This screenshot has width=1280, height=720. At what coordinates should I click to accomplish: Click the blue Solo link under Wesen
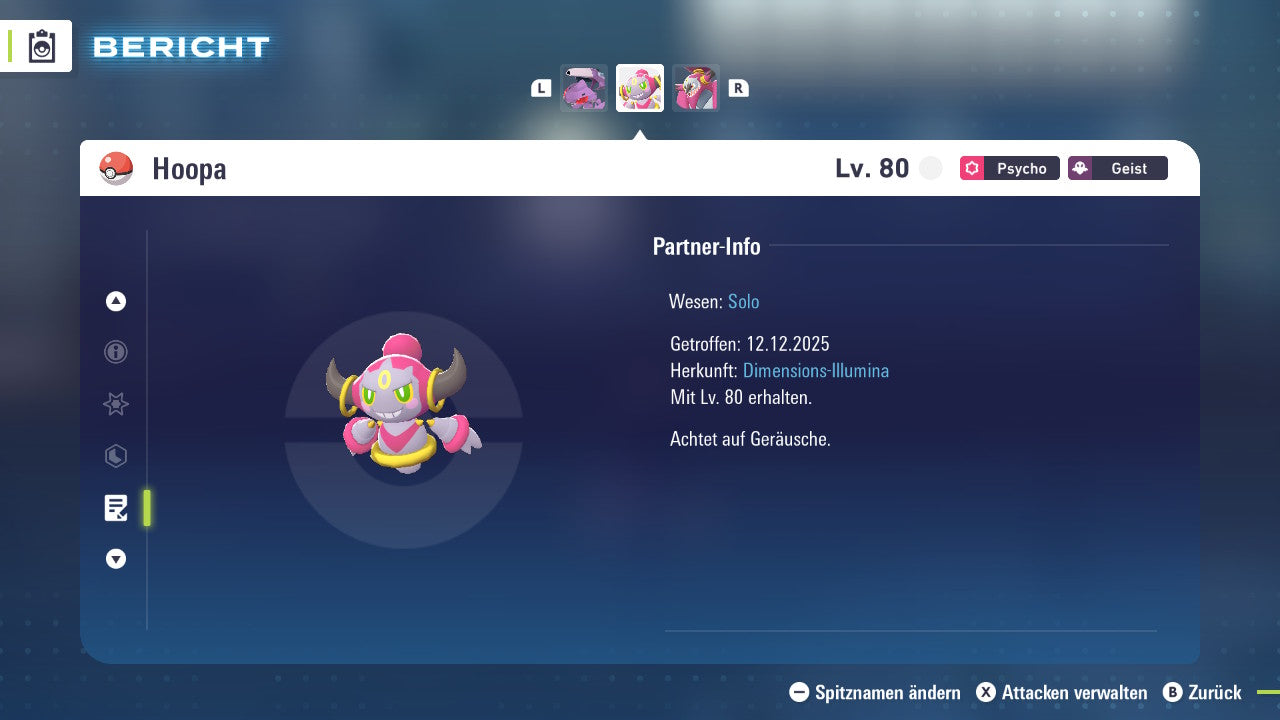coord(743,301)
